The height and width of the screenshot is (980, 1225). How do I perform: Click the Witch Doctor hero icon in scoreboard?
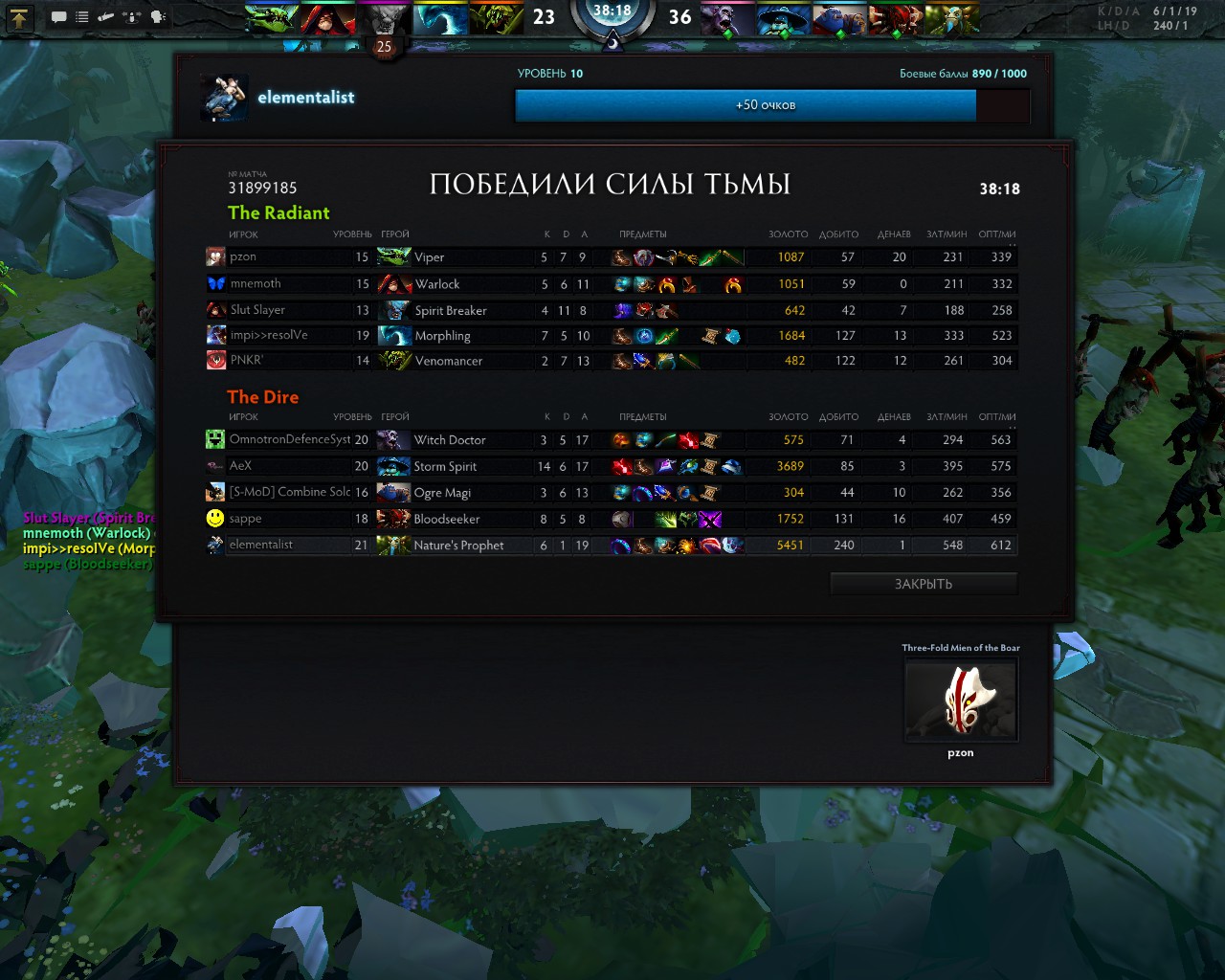coord(393,440)
